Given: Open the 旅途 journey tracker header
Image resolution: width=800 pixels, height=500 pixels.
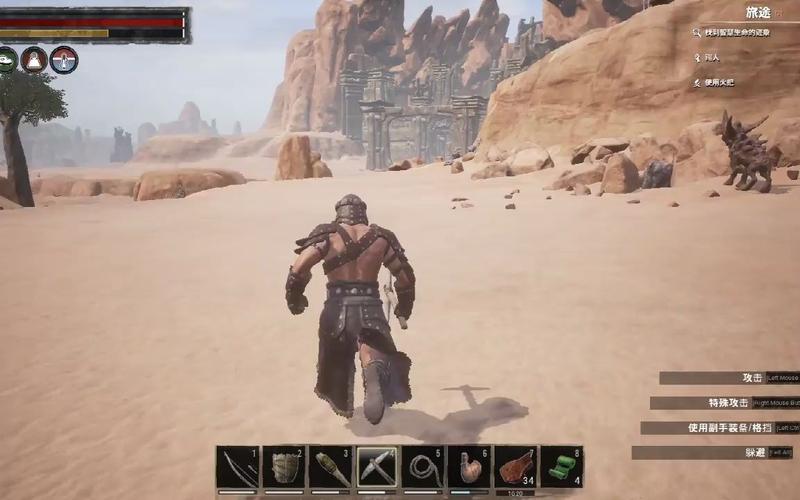Looking at the screenshot, I should (759, 12).
